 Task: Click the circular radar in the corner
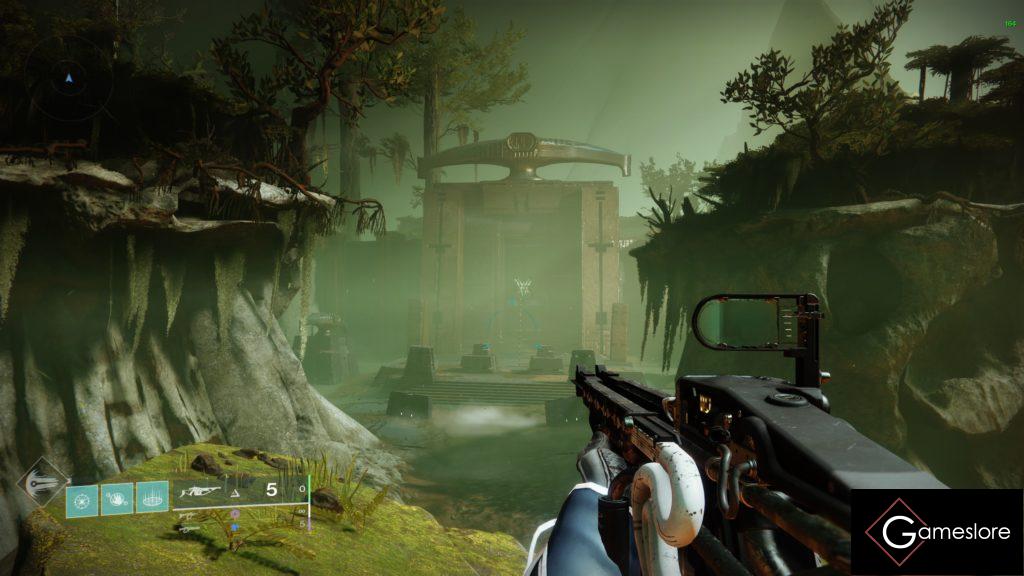68,77
